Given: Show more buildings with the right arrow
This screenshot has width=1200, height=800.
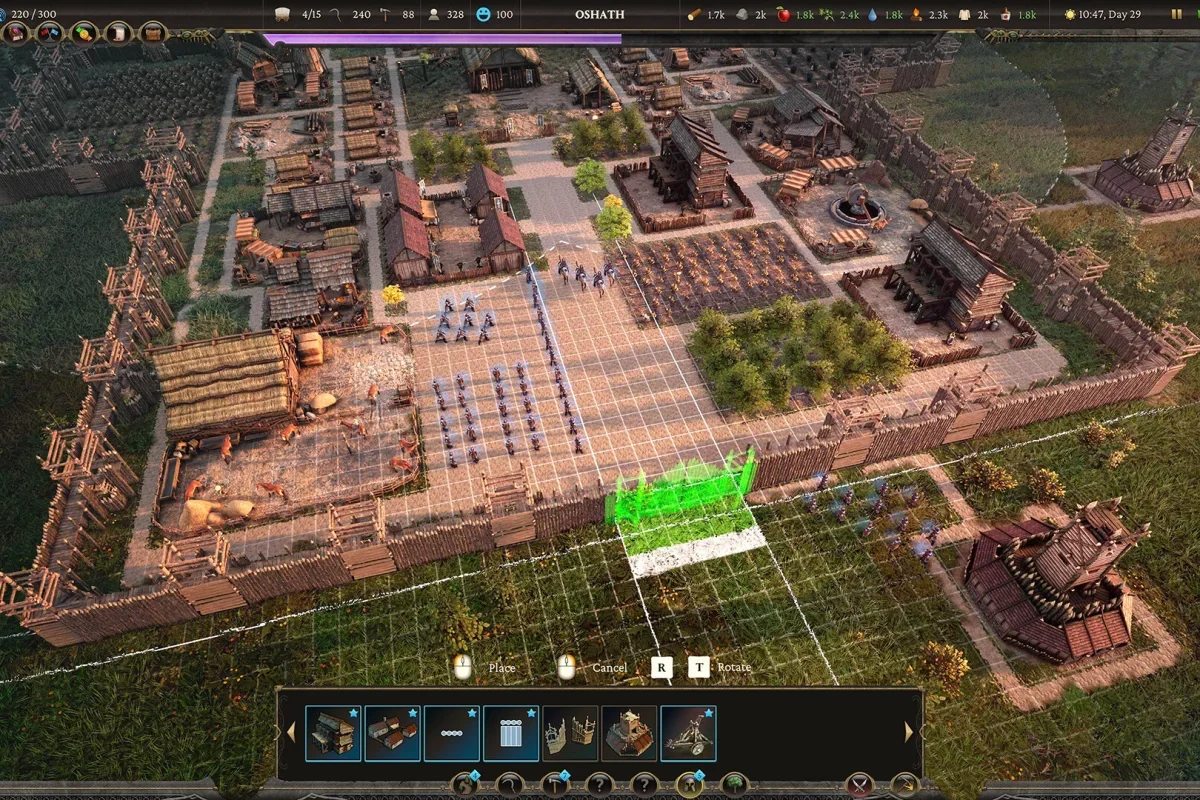Looking at the screenshot, I should 909,733.
